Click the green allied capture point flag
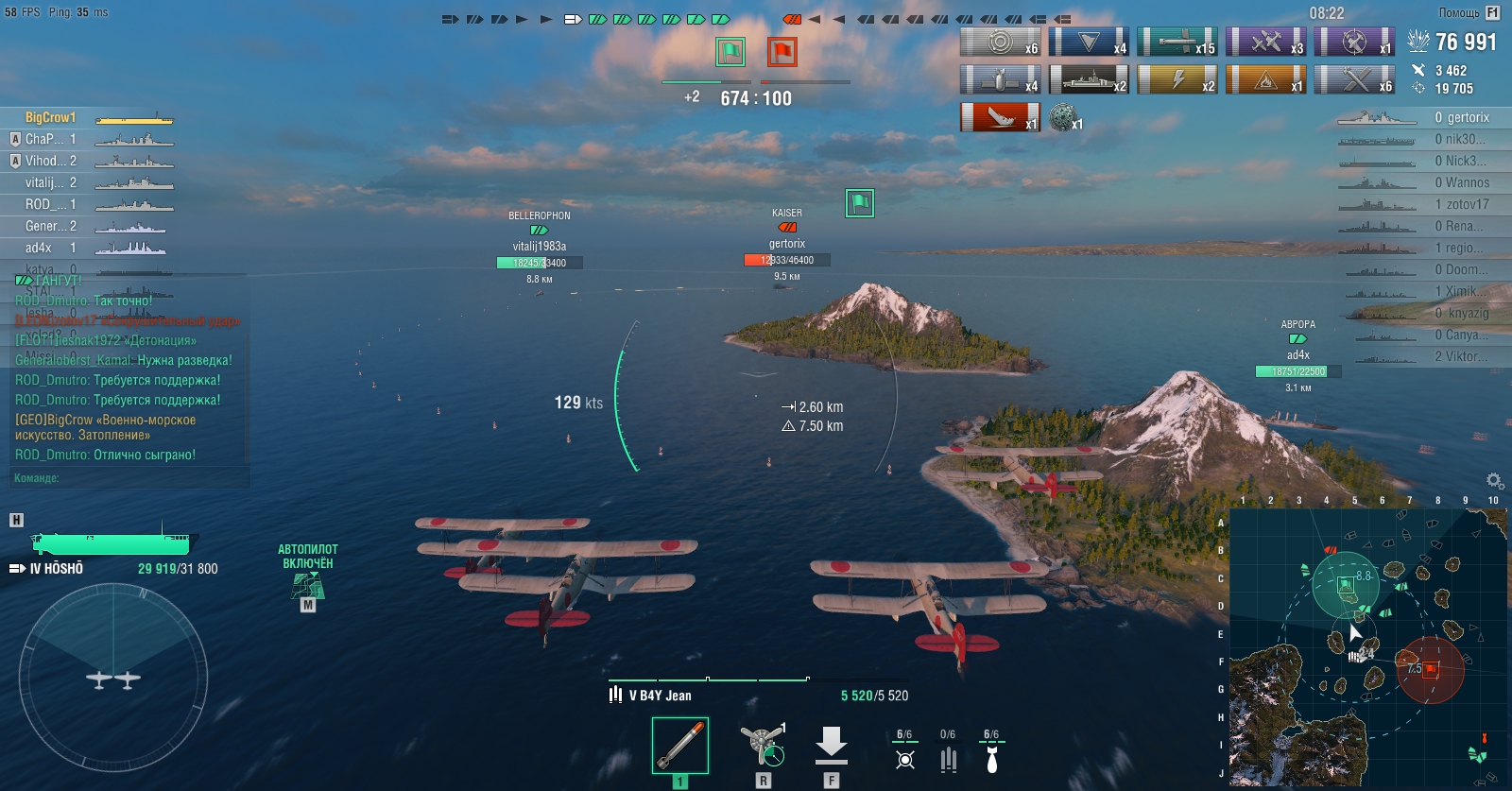The height and width of the screenshot is (791, 1512). 730,51
